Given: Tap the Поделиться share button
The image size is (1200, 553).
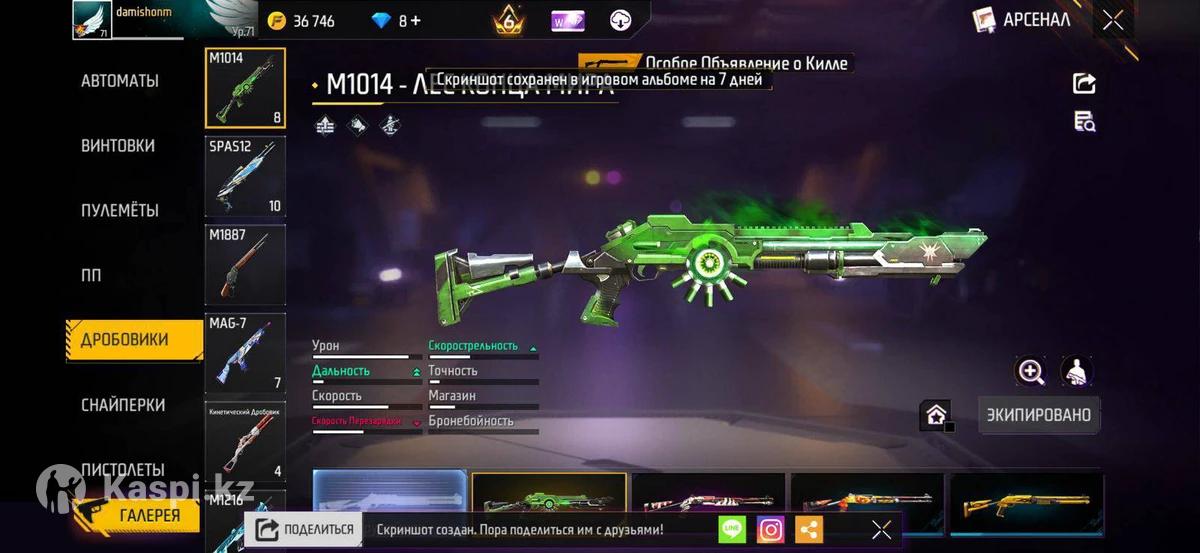Looking at the screenshot, I should click(x=305, y=530).
